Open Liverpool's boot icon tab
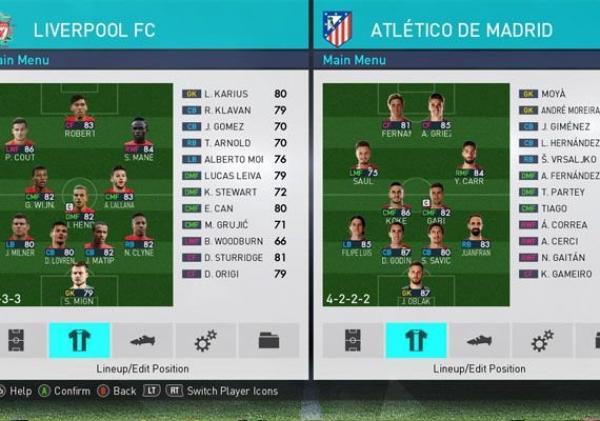 (142, 341)
